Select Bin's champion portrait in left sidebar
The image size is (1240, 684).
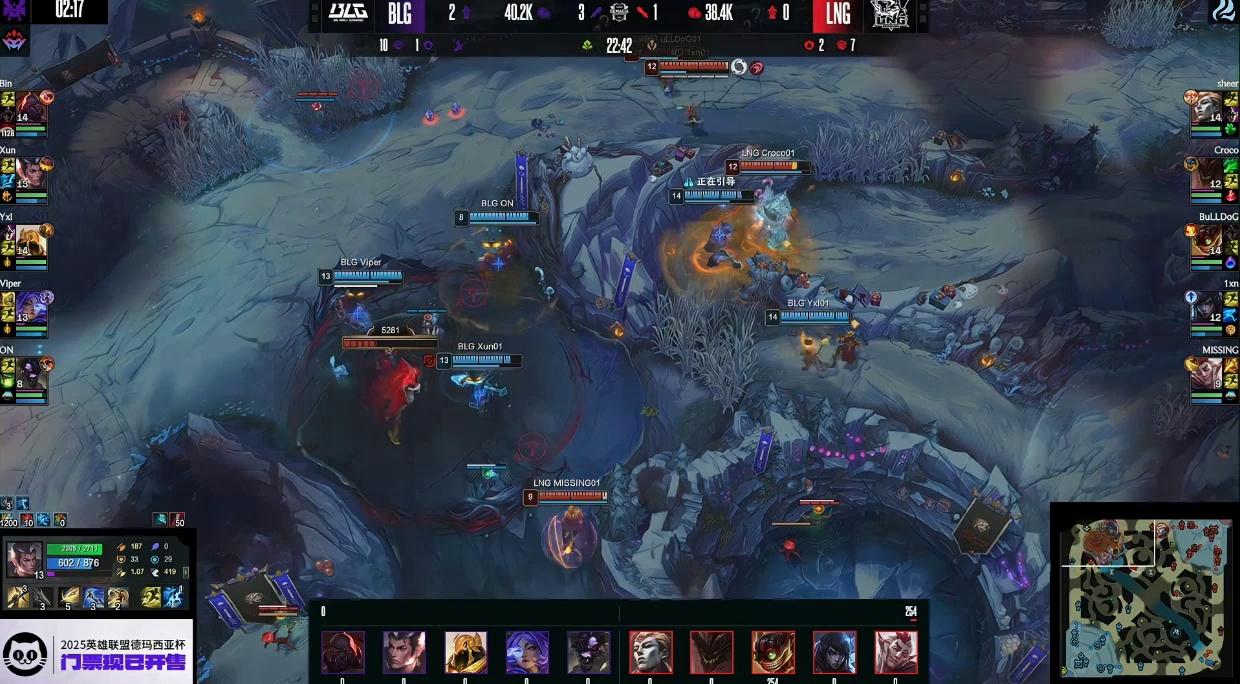coord(30,108)
